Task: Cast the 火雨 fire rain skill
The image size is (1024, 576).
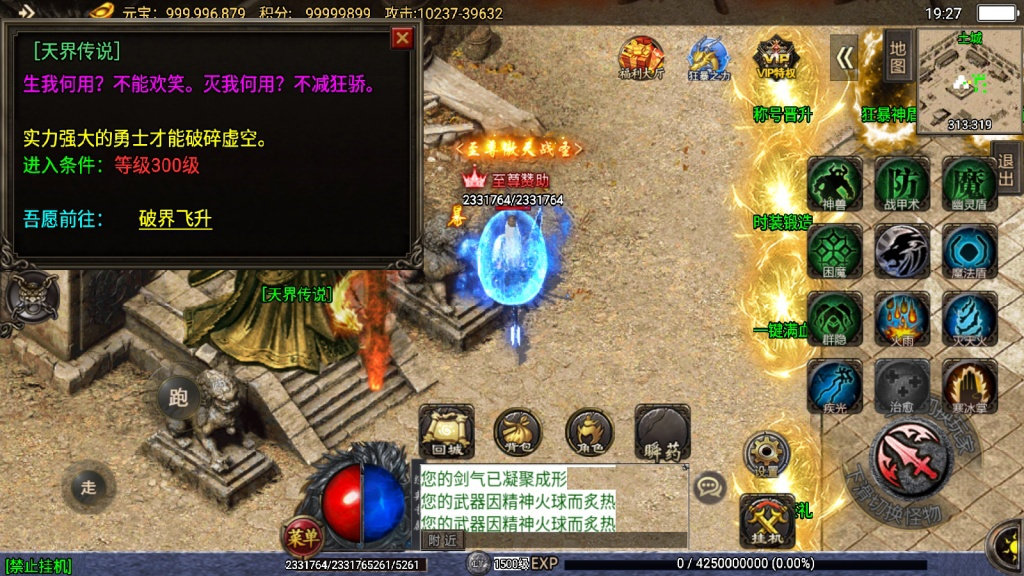Action: click(x=901, y=319)
